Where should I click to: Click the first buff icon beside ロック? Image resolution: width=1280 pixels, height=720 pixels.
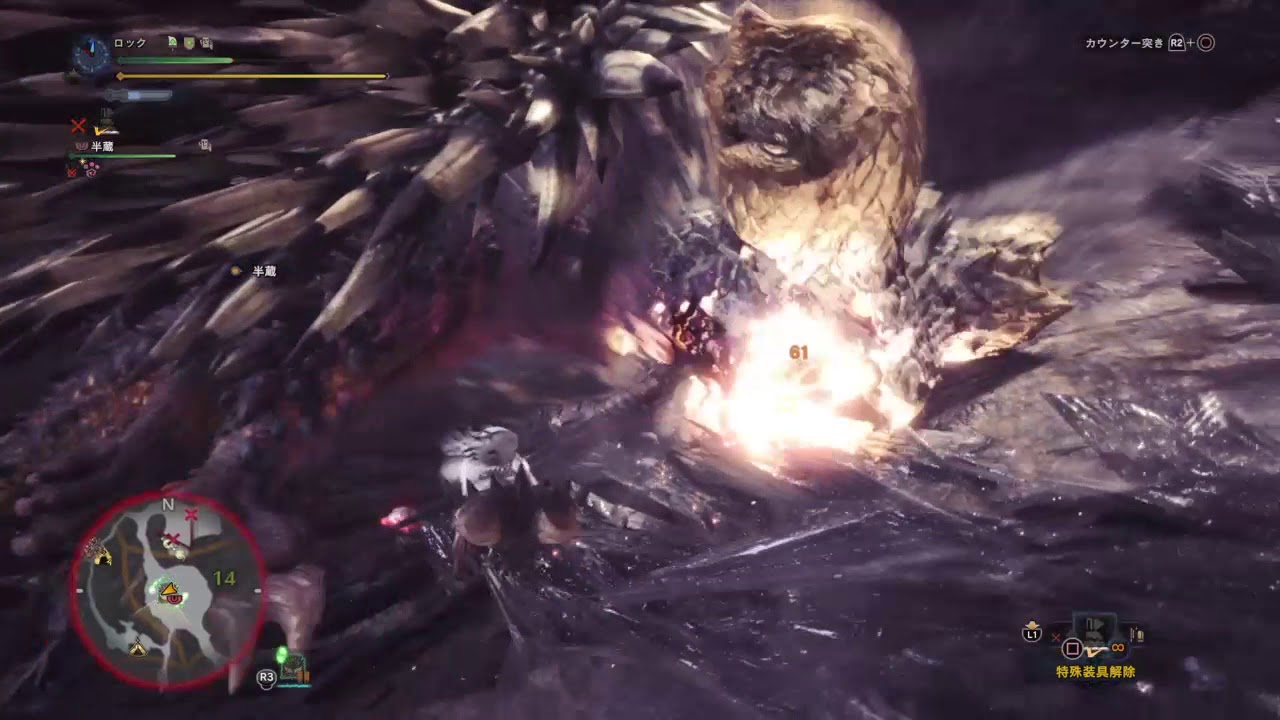tap(172, 42)
